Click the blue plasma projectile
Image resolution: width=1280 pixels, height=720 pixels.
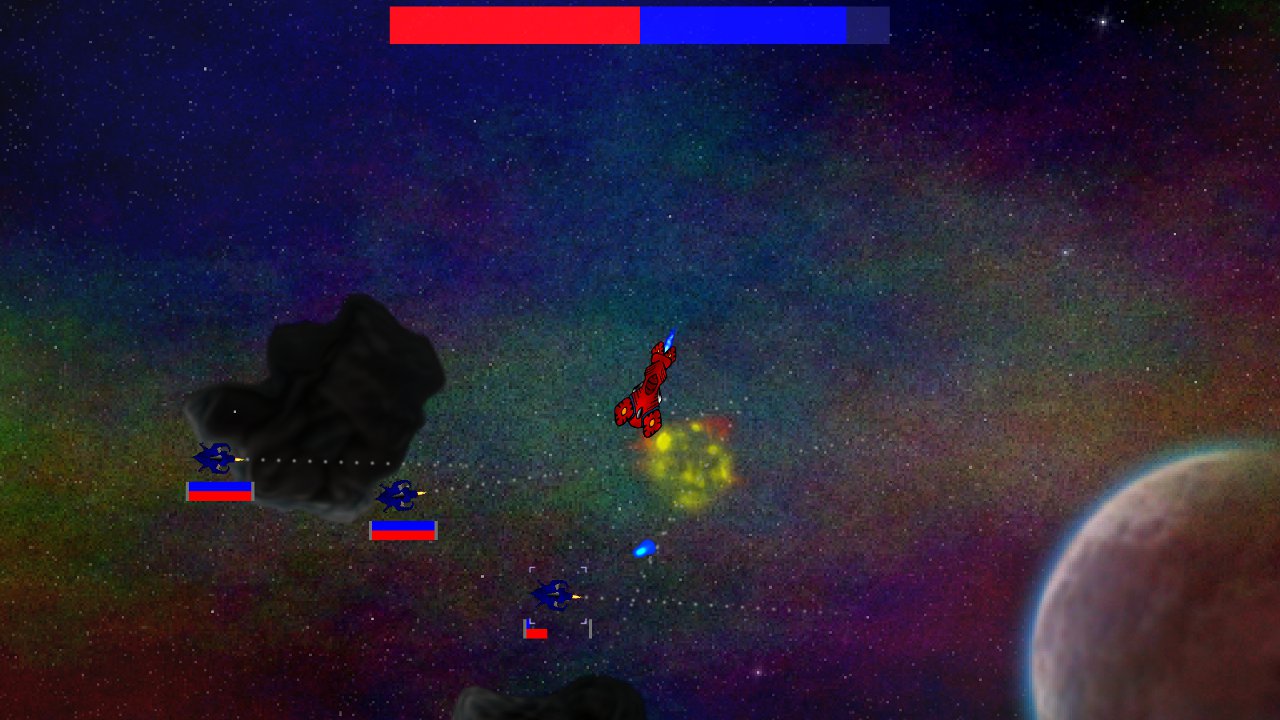pyautogui.click(x=646, y=548)
